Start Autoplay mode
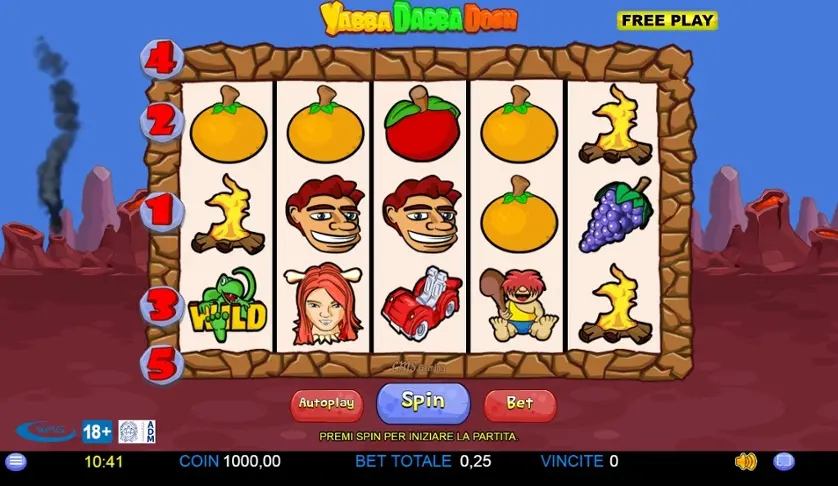 [x=326, y=404]
